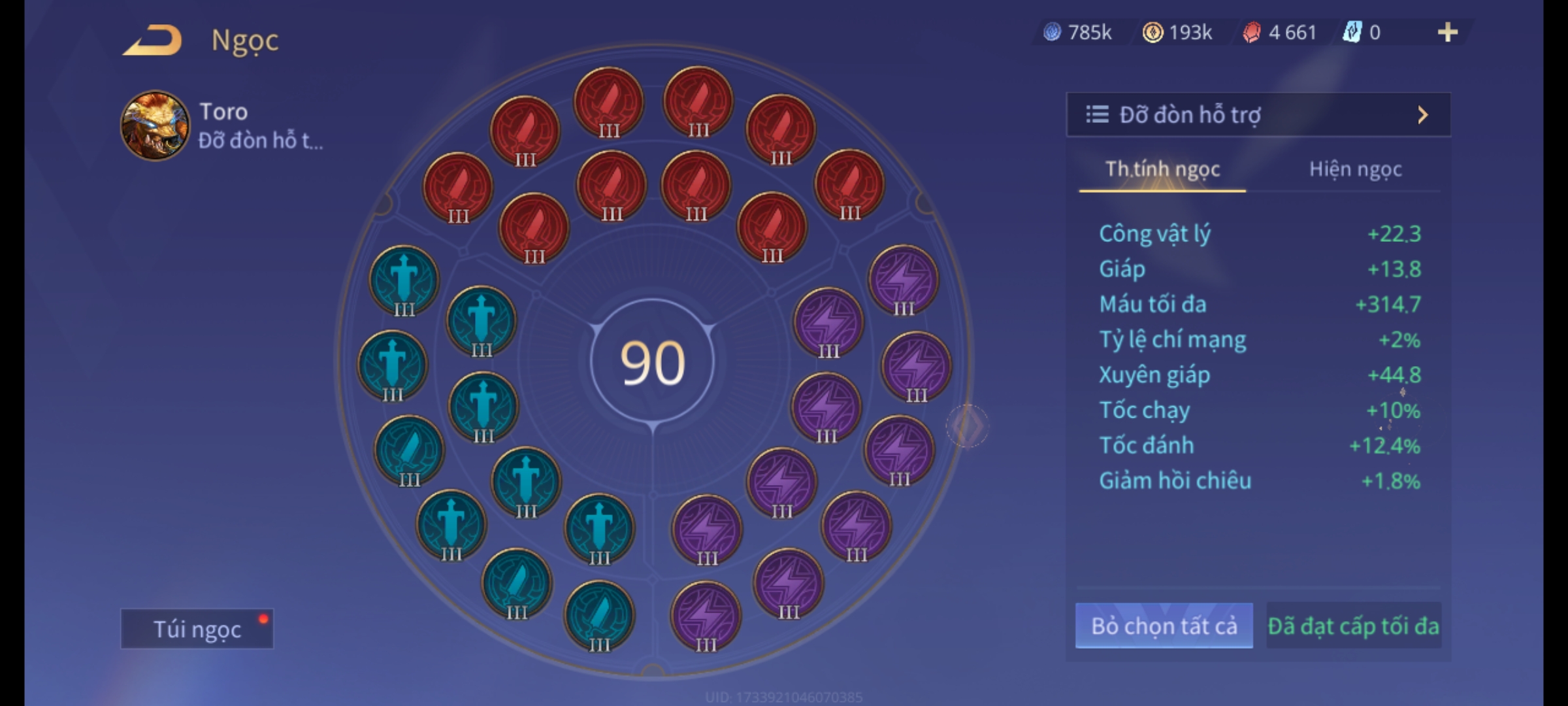Add currency with the plus button
Screen dimensions: 1568x706
[x=1447, y=32]
